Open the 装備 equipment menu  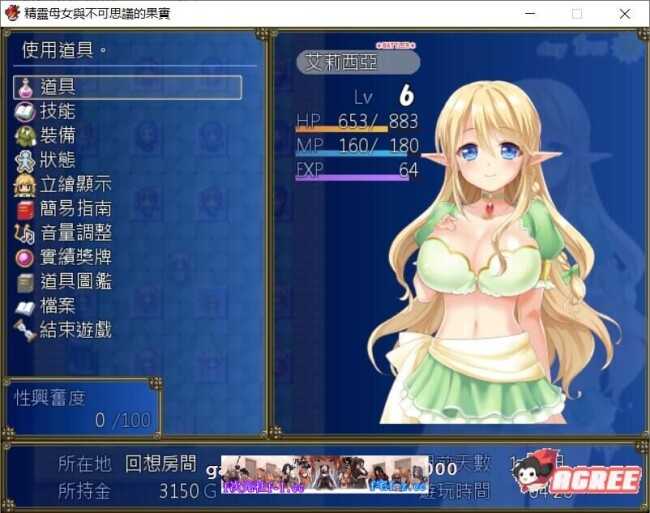coord(58,136)
